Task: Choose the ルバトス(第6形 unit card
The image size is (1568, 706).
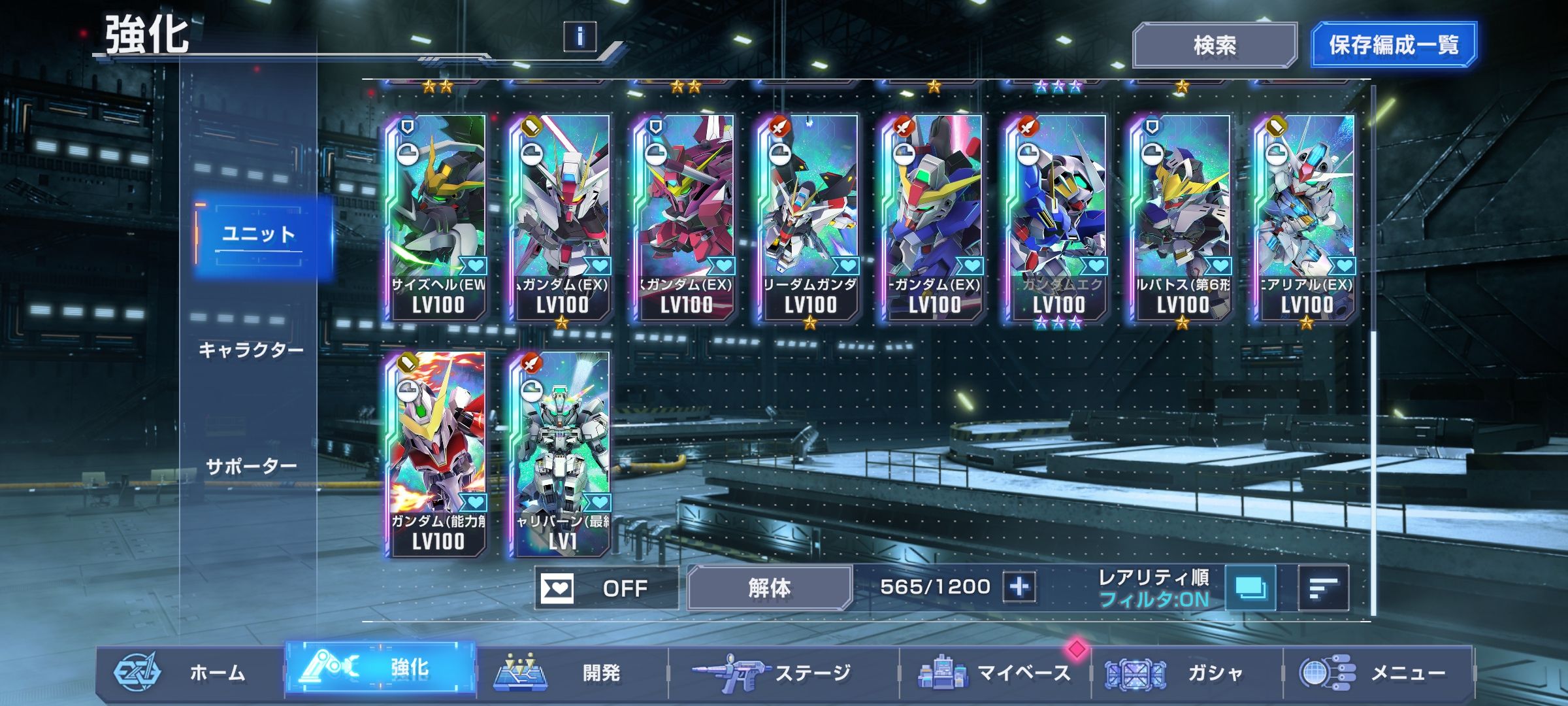Action: point(1182,217)
